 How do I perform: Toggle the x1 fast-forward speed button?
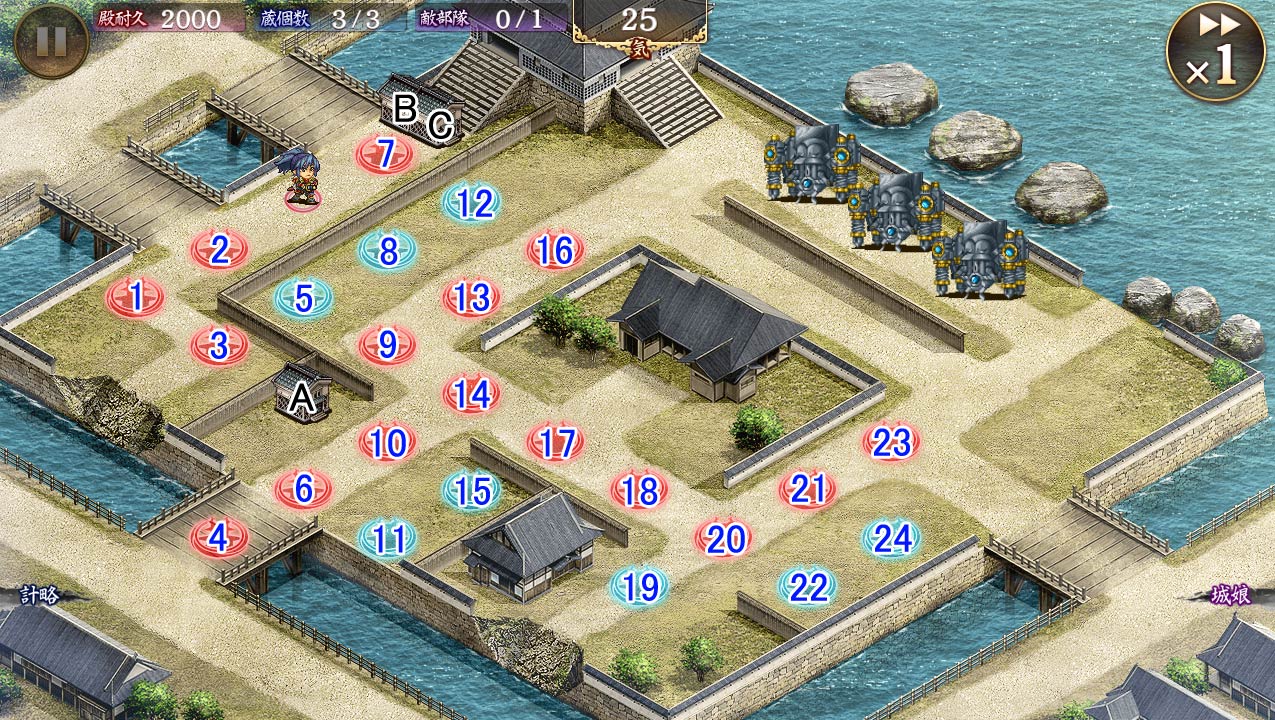pyautogui.click(x=1215, y=52)
